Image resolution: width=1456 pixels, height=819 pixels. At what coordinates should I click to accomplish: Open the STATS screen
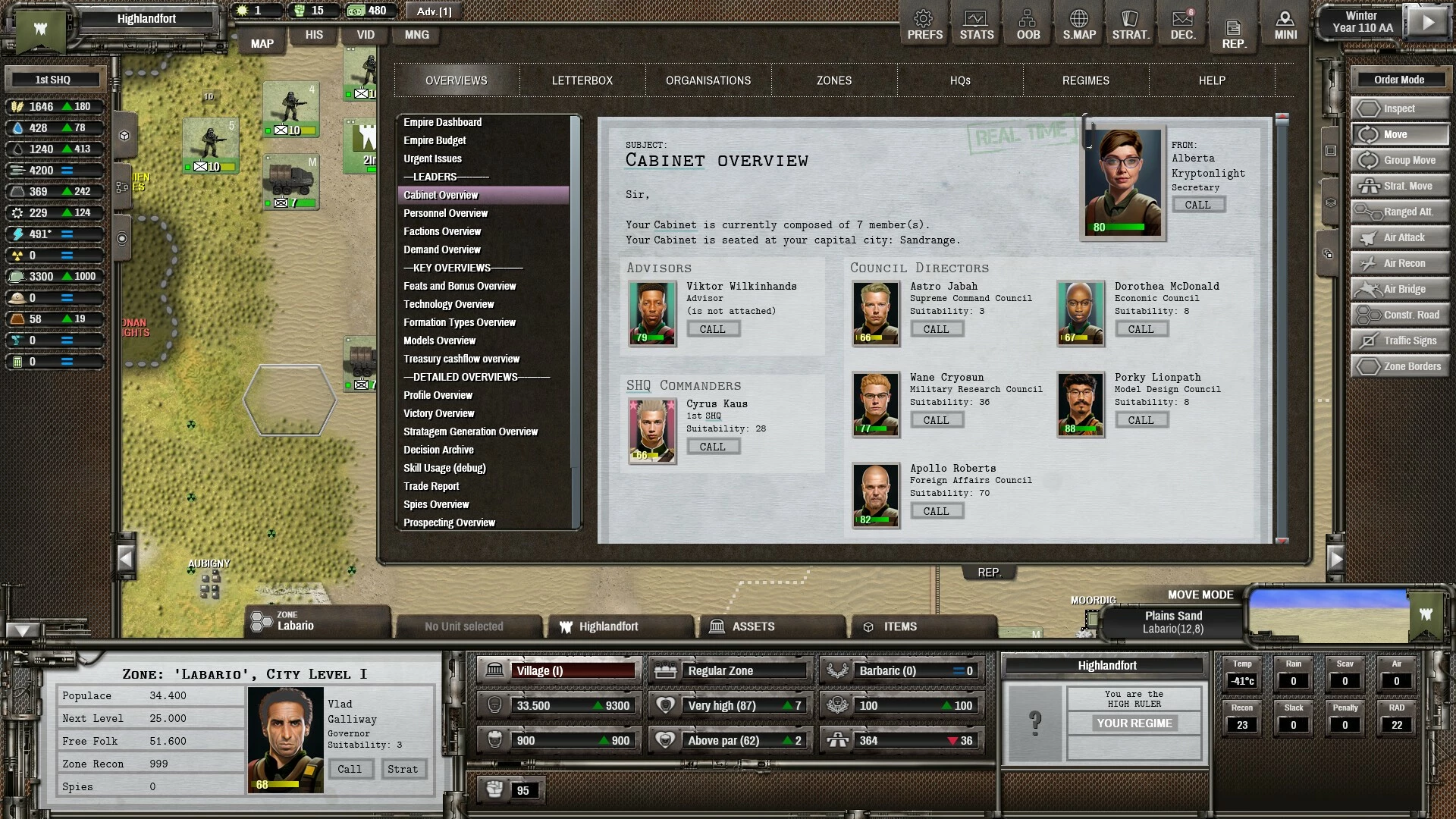(x=976, y=25)
